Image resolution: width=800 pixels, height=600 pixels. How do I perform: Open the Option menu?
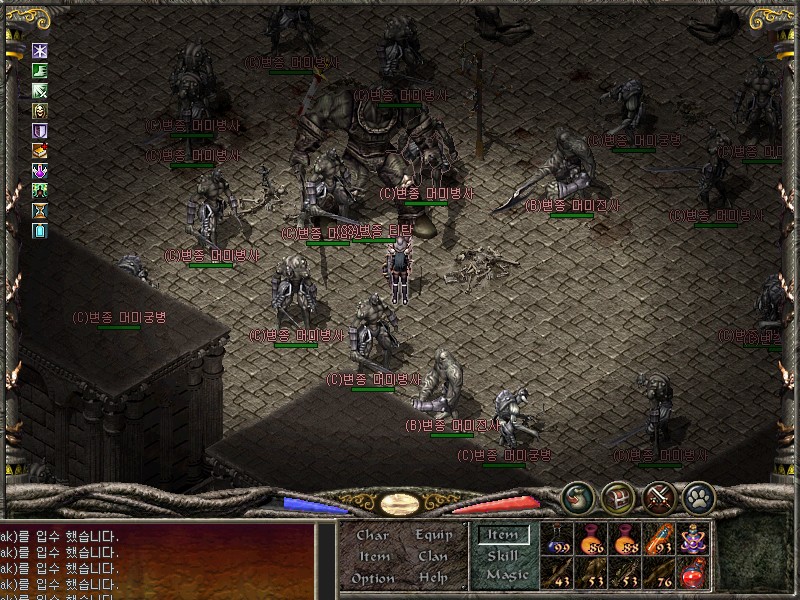372,579
